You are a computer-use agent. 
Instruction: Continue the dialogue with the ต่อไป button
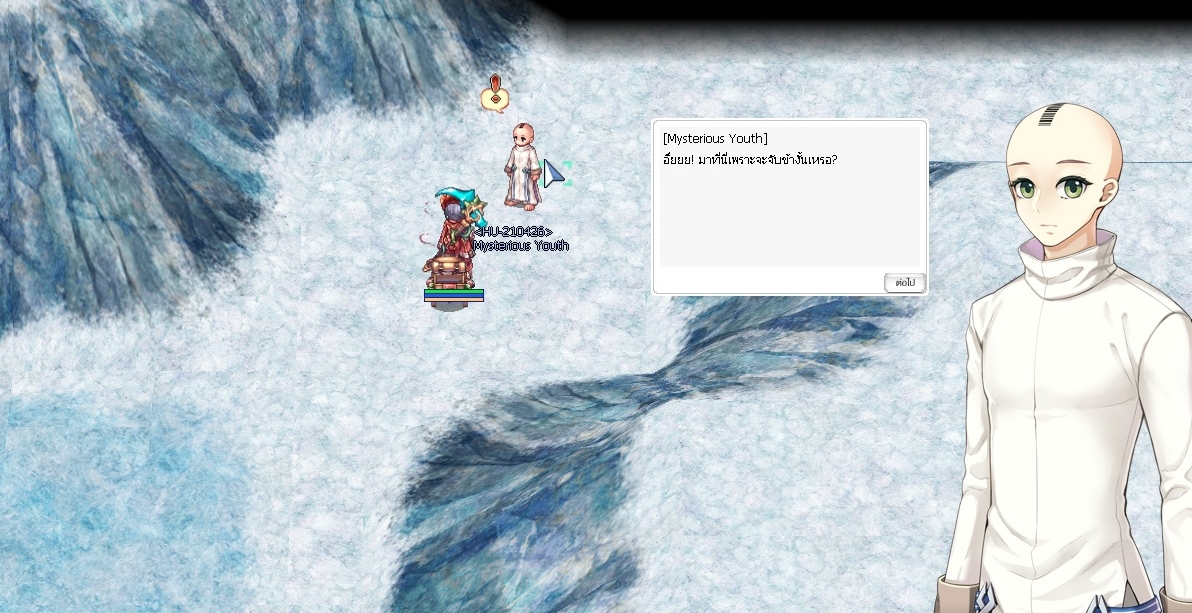click(x=905, y=283)
